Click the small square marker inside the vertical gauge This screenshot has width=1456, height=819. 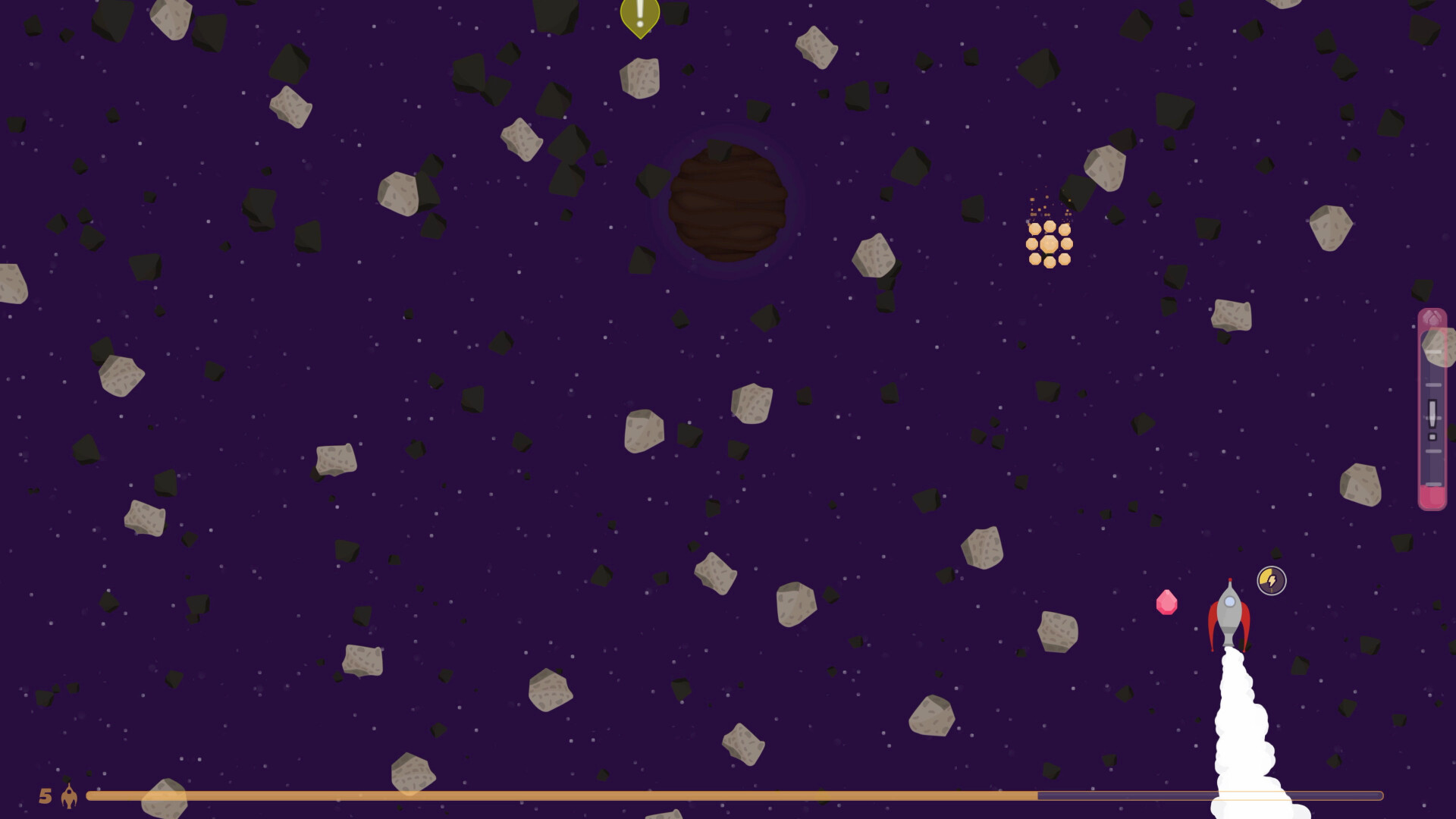coord(1431,436)
